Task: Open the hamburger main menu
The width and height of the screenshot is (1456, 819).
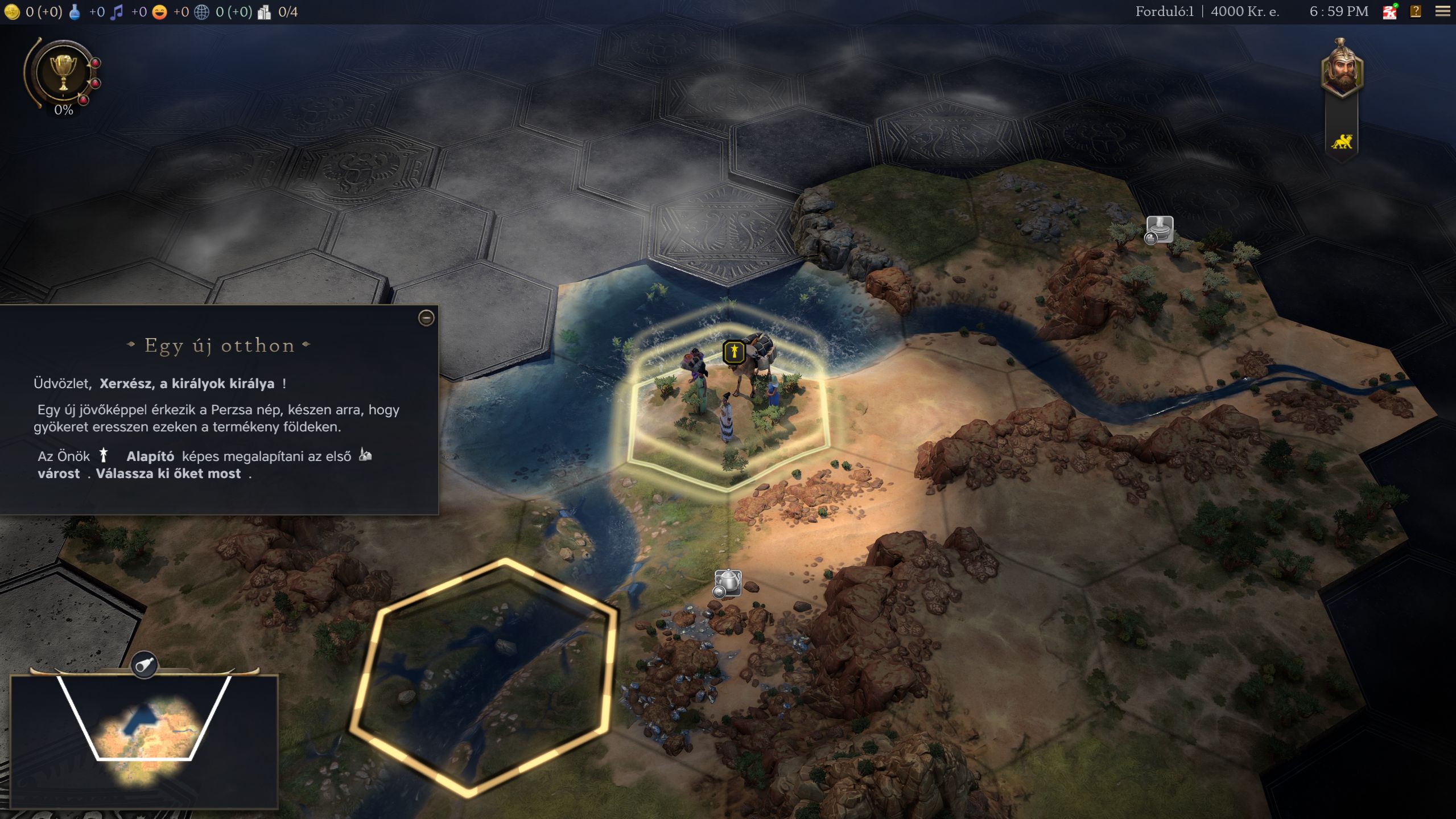Action: pos(1442,11)
